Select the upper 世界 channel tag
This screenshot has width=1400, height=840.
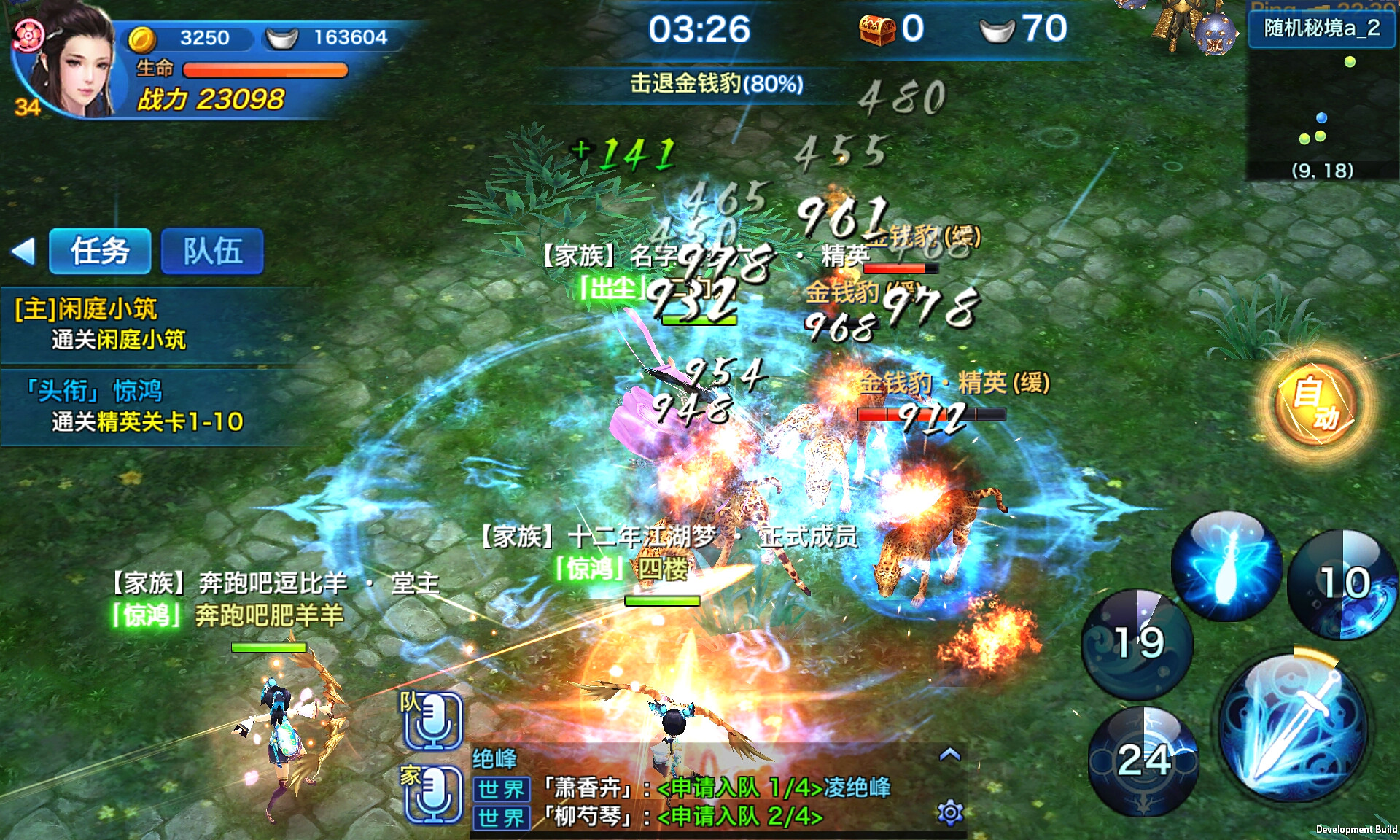coord(501,789)
